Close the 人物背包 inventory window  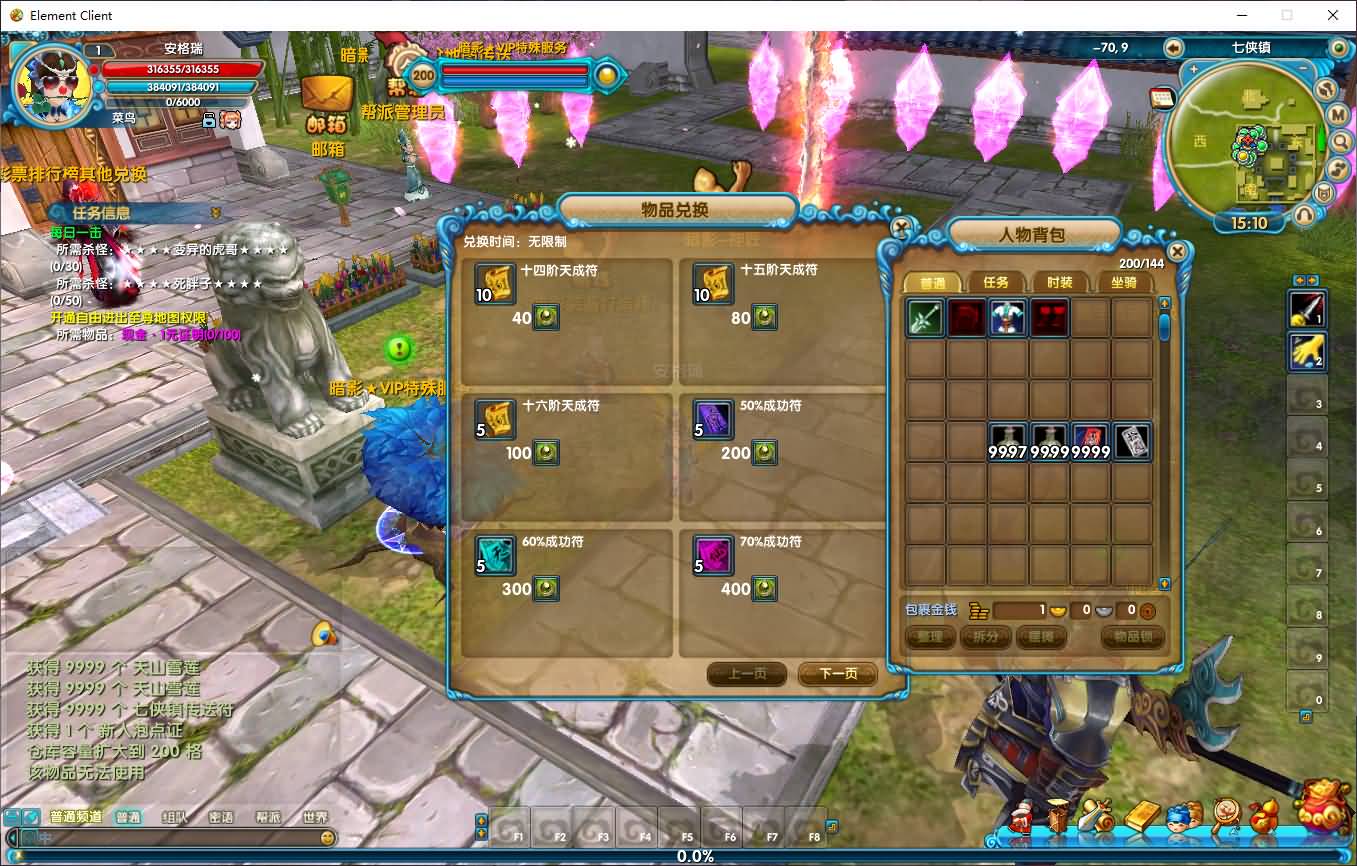pyautogui.click(x=1177, y=251)
